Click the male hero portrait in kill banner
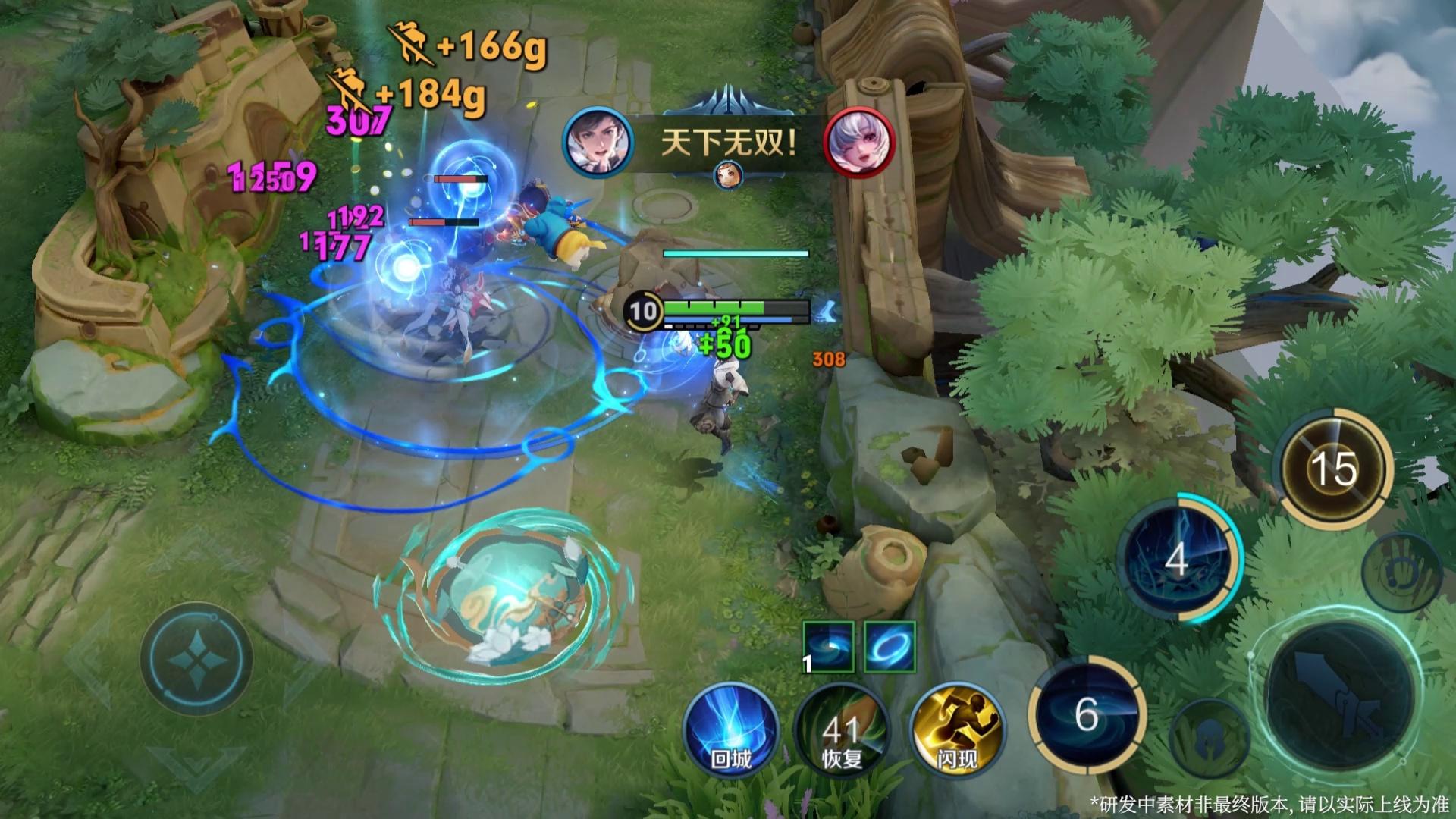 pos(598,143)
